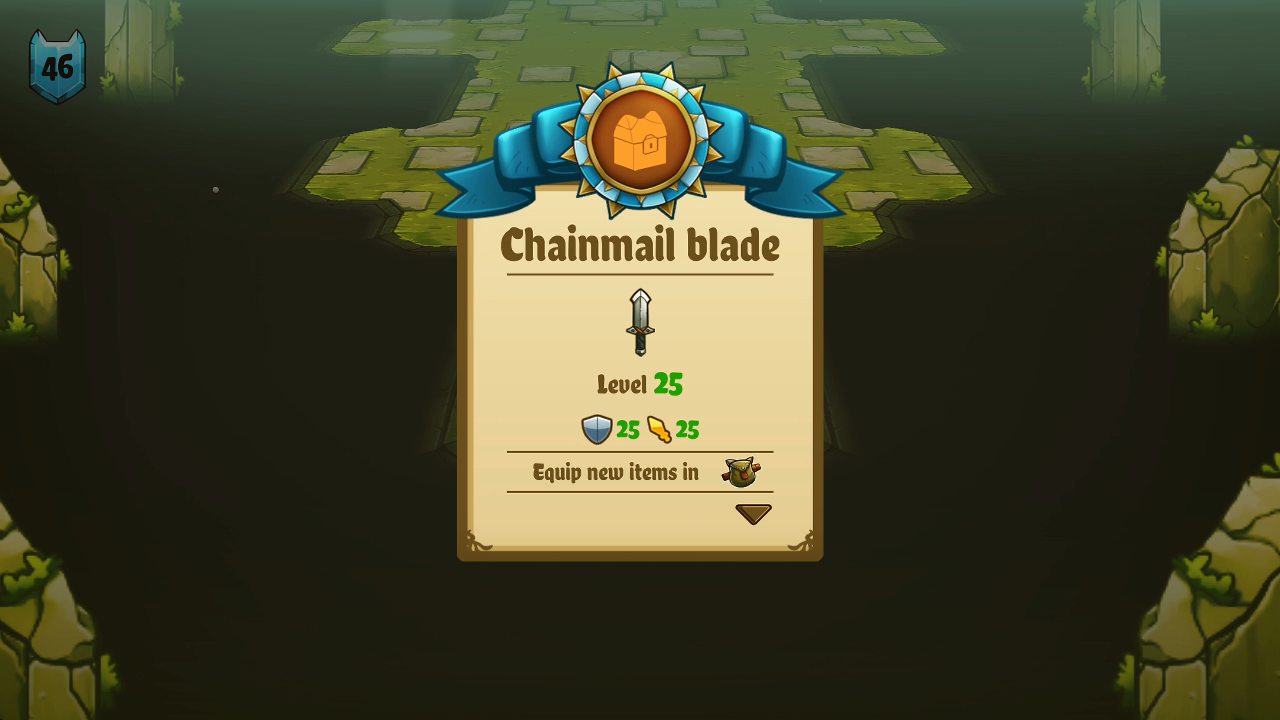Click the blue defense shield stat icon
1280x720 pixels.
pyautogui.click(x=596, y=429)
